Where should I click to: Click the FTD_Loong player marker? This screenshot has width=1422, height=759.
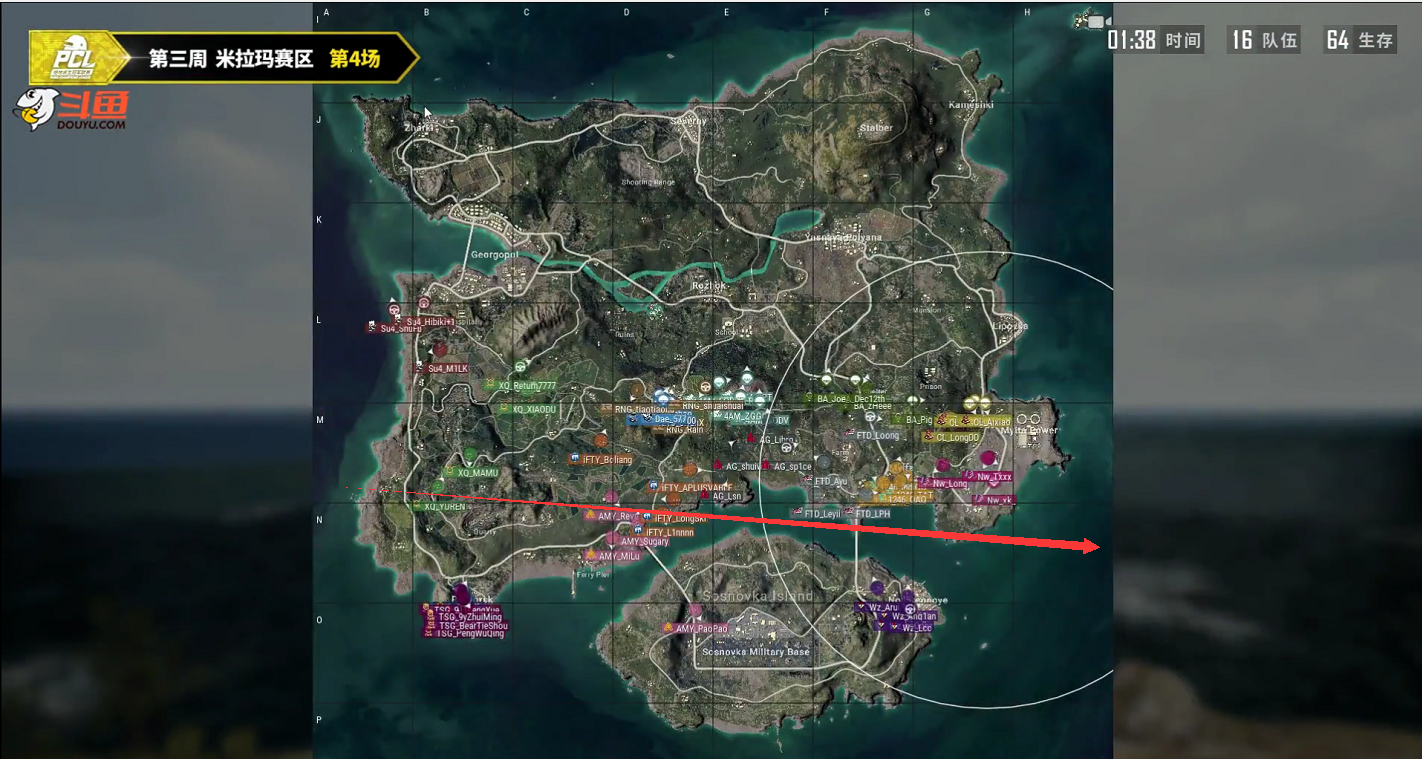point(870,433)
